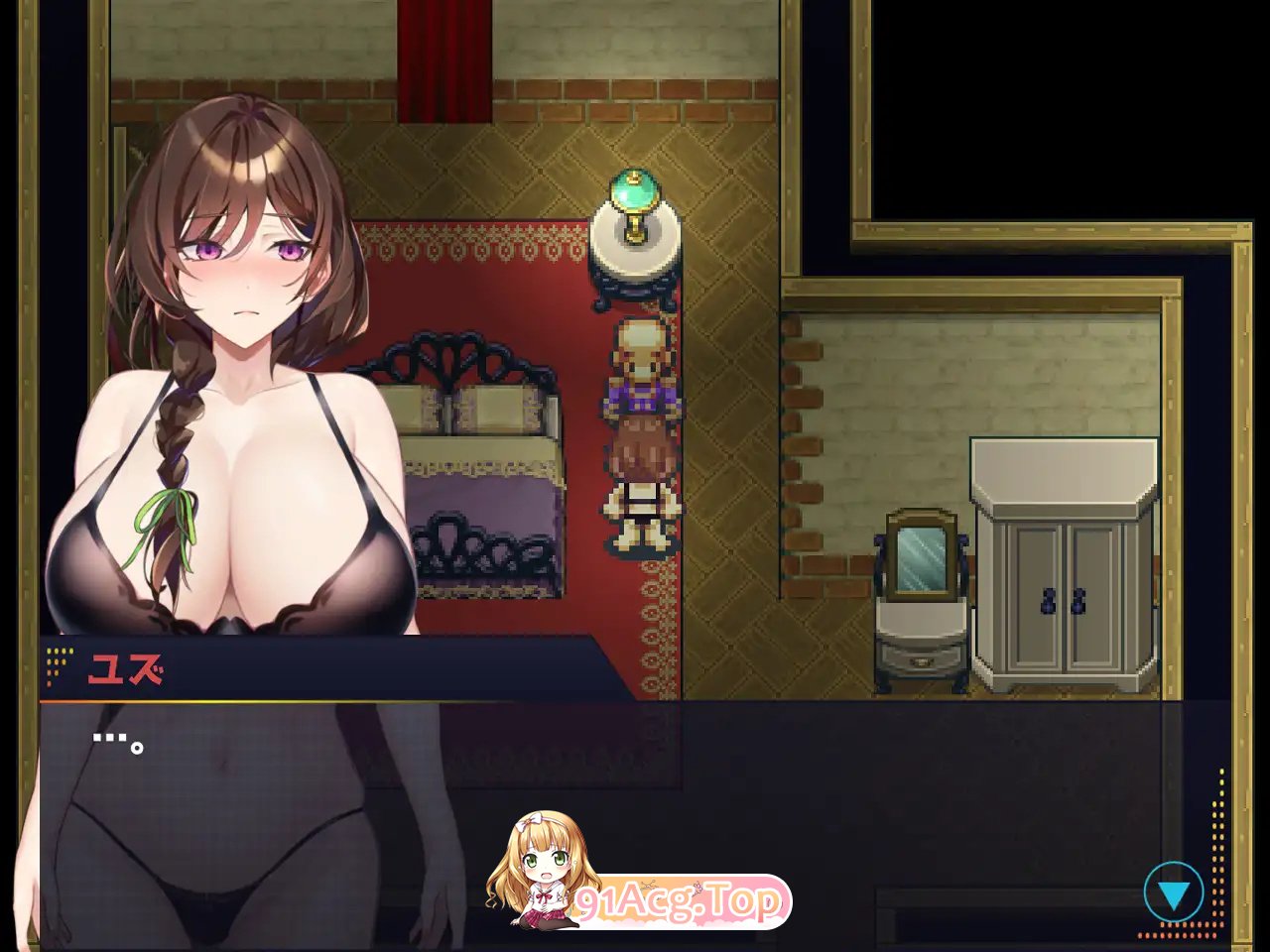Viewport: 1270px width, 952px height.
Task: Select the blonde NPC sprite by the bed
Action: coord(643,372)
